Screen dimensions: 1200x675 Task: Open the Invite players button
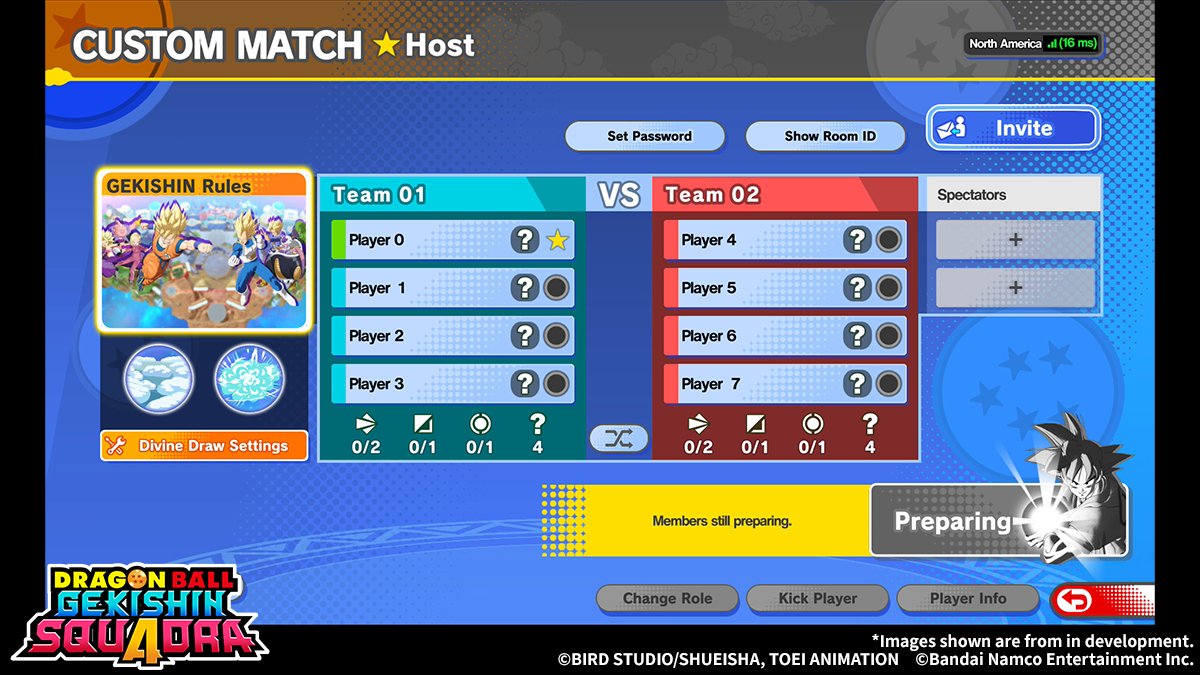[x=1012, y=129]
